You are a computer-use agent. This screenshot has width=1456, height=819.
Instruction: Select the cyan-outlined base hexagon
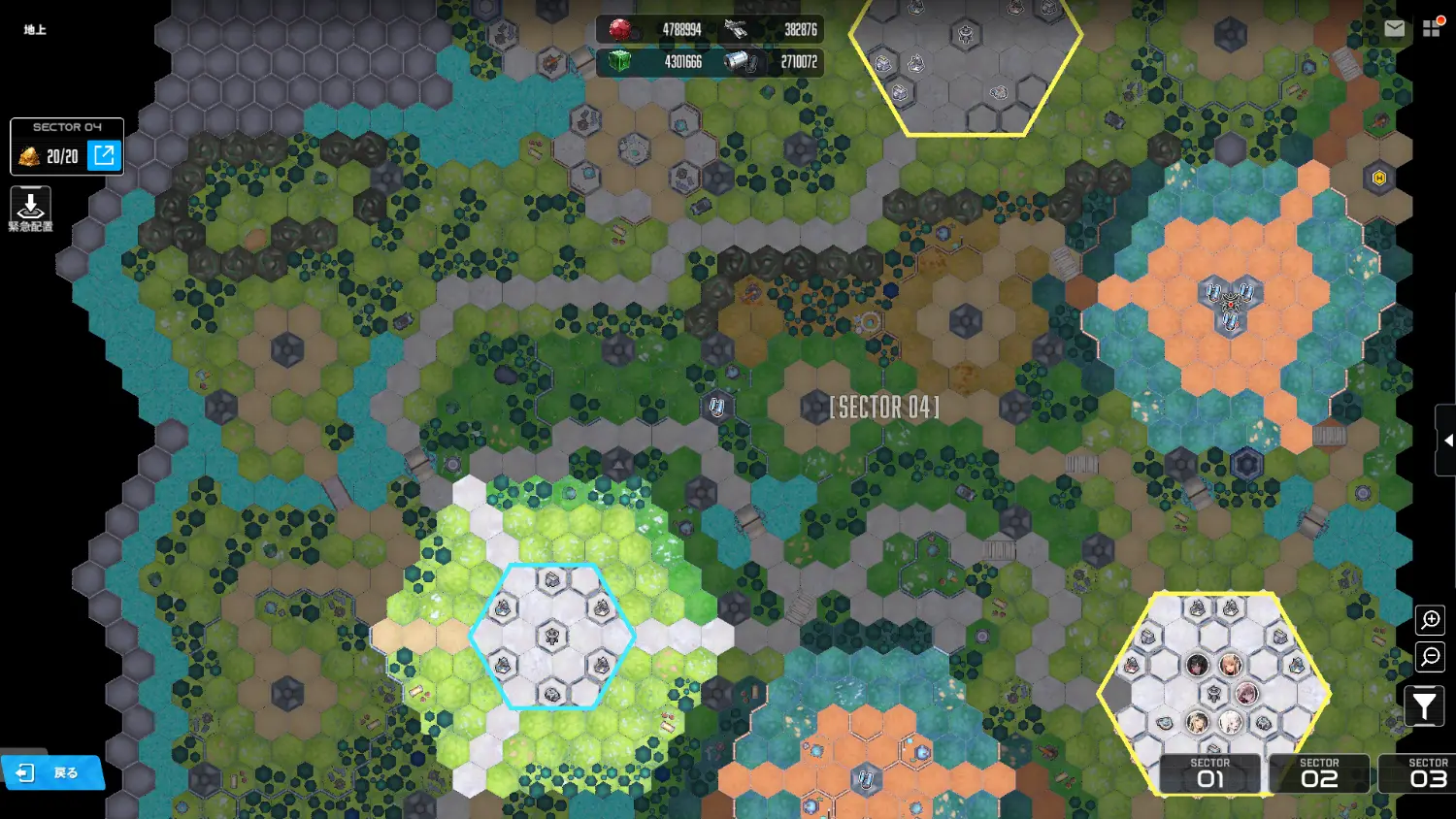552,637
